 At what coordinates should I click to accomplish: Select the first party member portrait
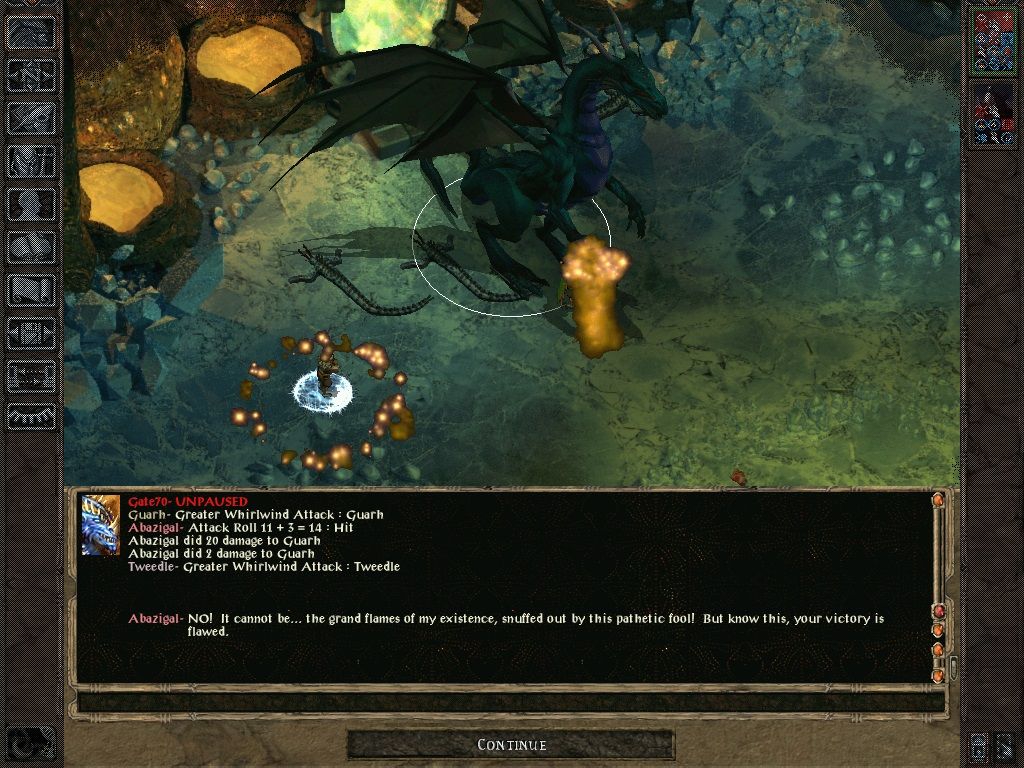(994, 39)
